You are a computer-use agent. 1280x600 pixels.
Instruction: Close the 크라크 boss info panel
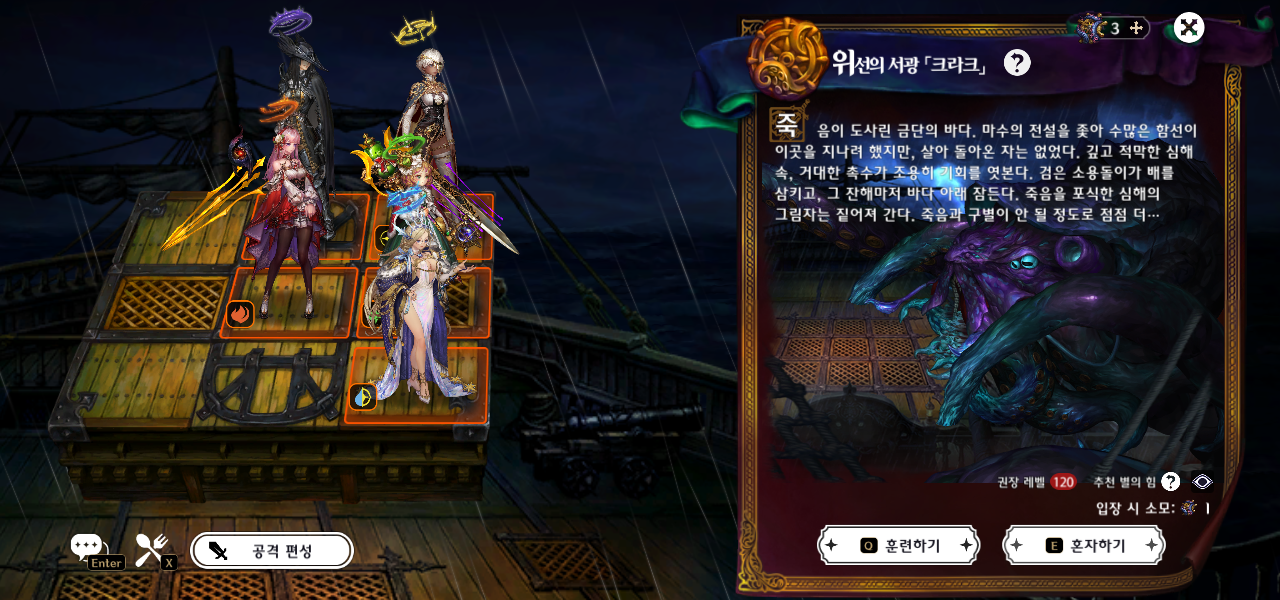pyautogui.click(x=1188, y=28)
